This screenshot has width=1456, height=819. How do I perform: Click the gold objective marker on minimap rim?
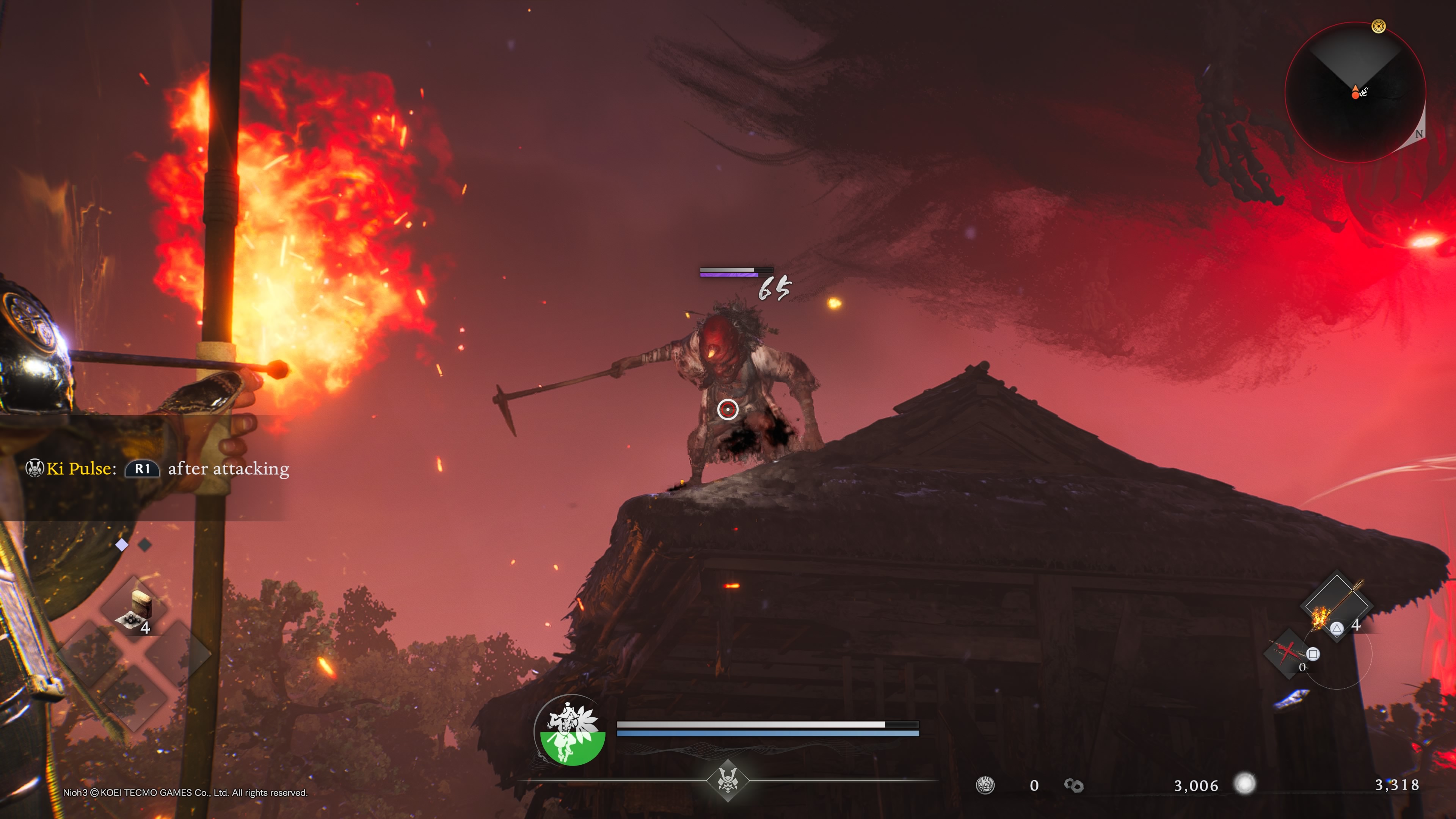1379,26
